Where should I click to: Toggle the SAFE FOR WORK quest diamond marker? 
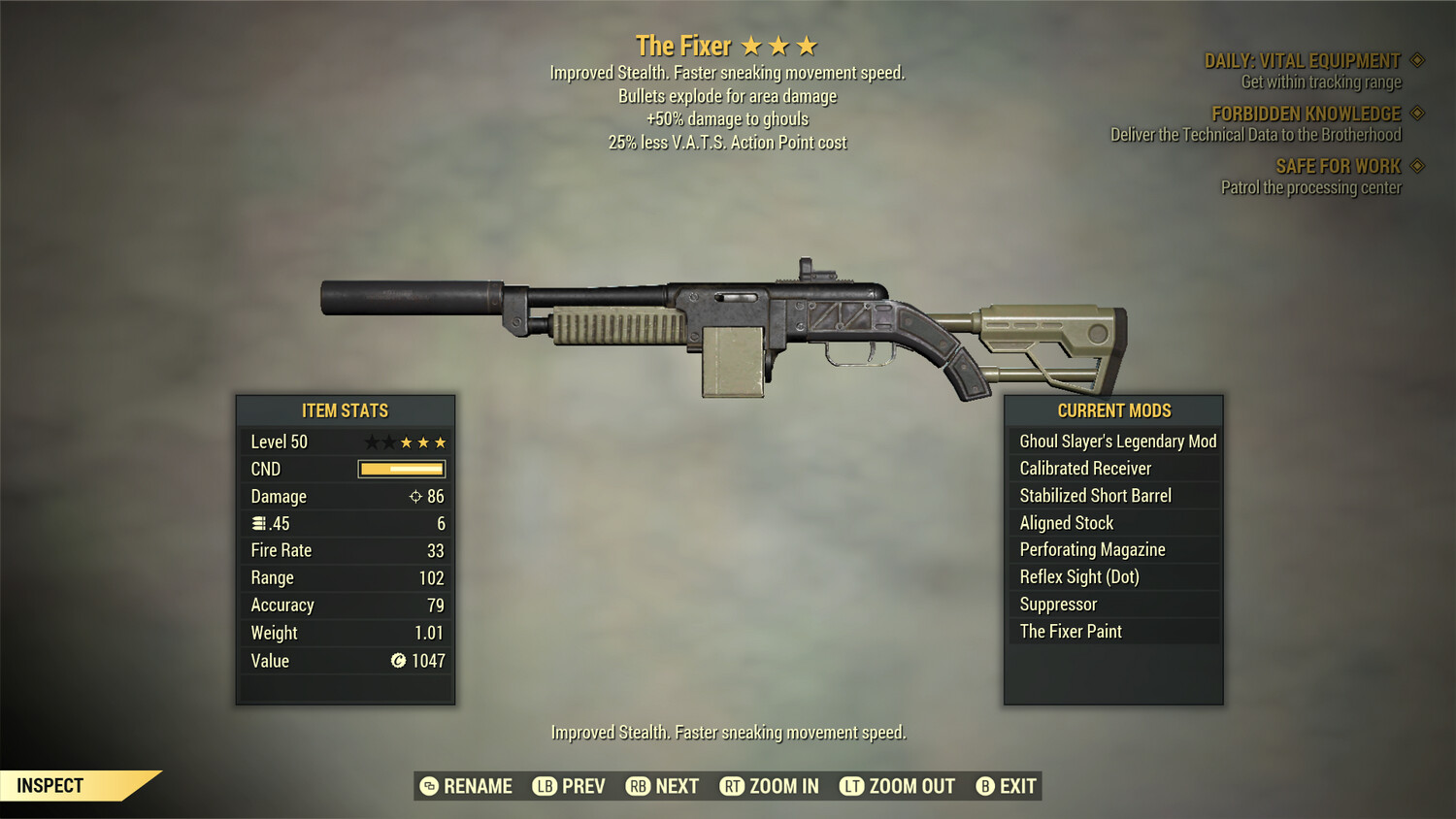pos(1417,166)
